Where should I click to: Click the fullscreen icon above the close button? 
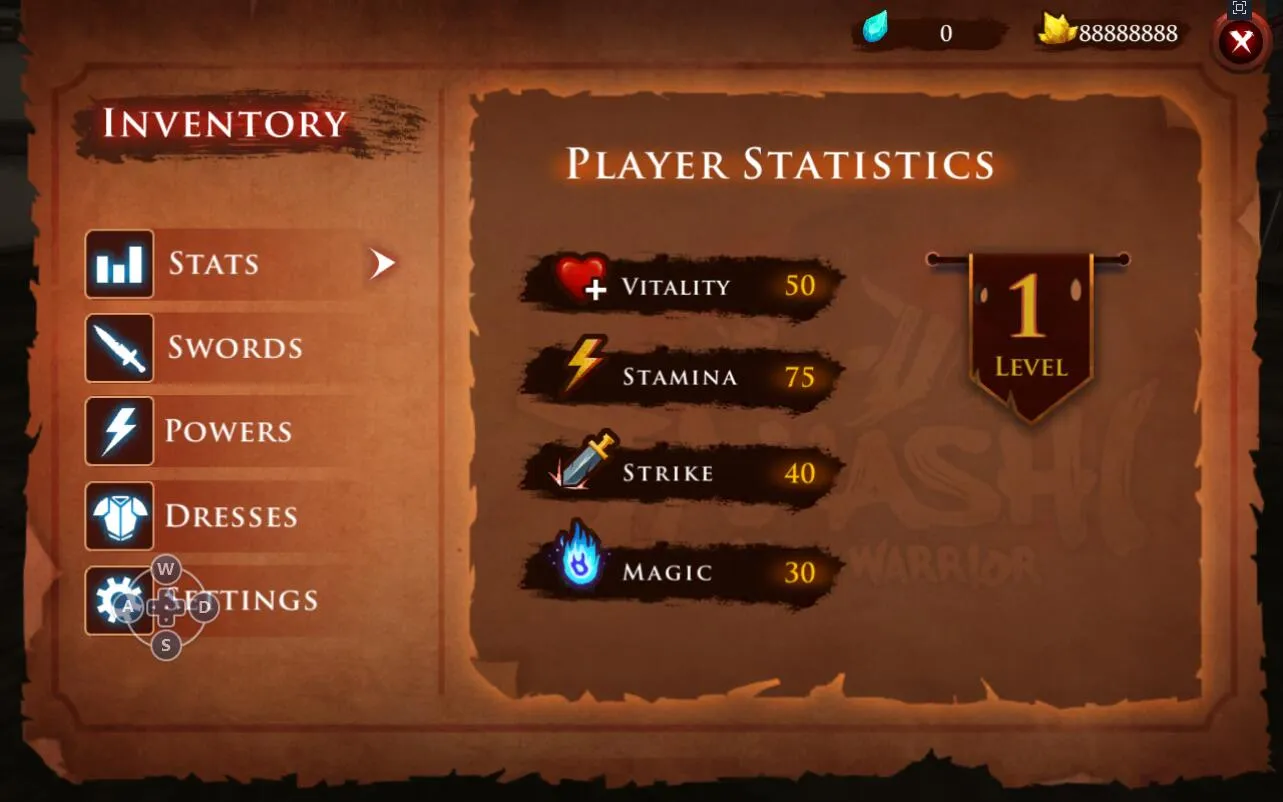click(x=1240, y=8)
